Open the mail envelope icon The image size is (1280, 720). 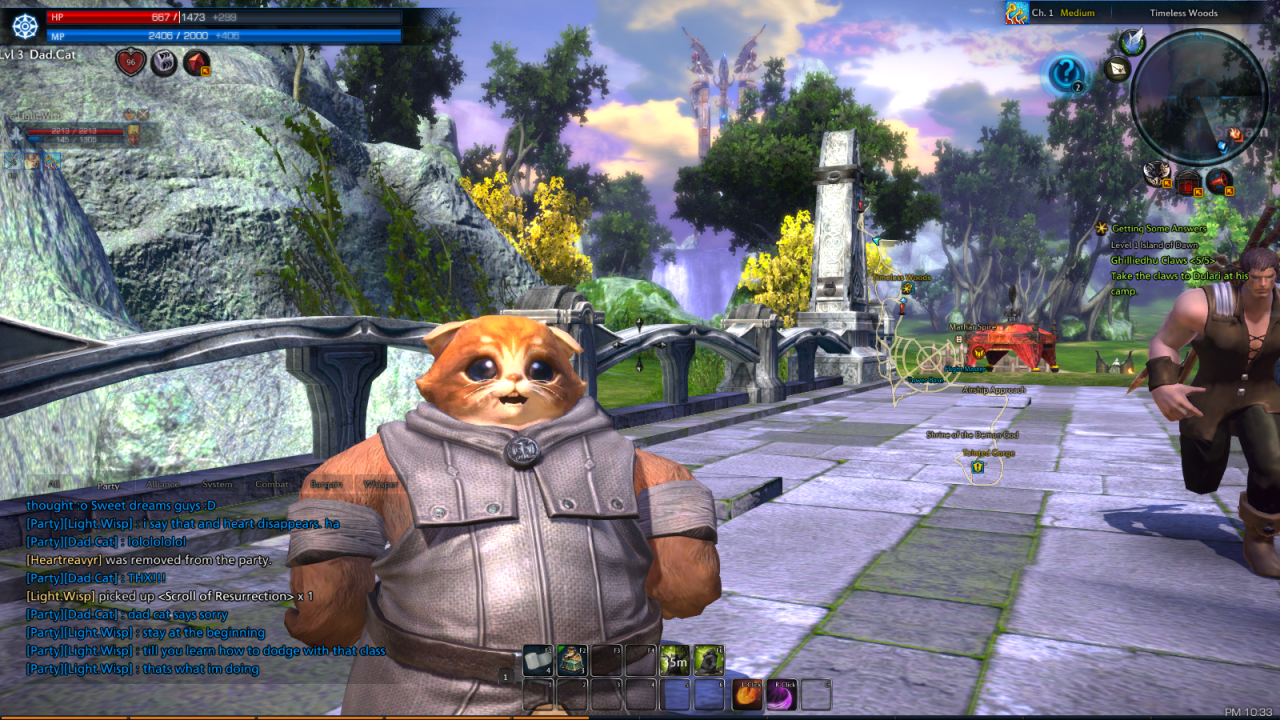1117,69
